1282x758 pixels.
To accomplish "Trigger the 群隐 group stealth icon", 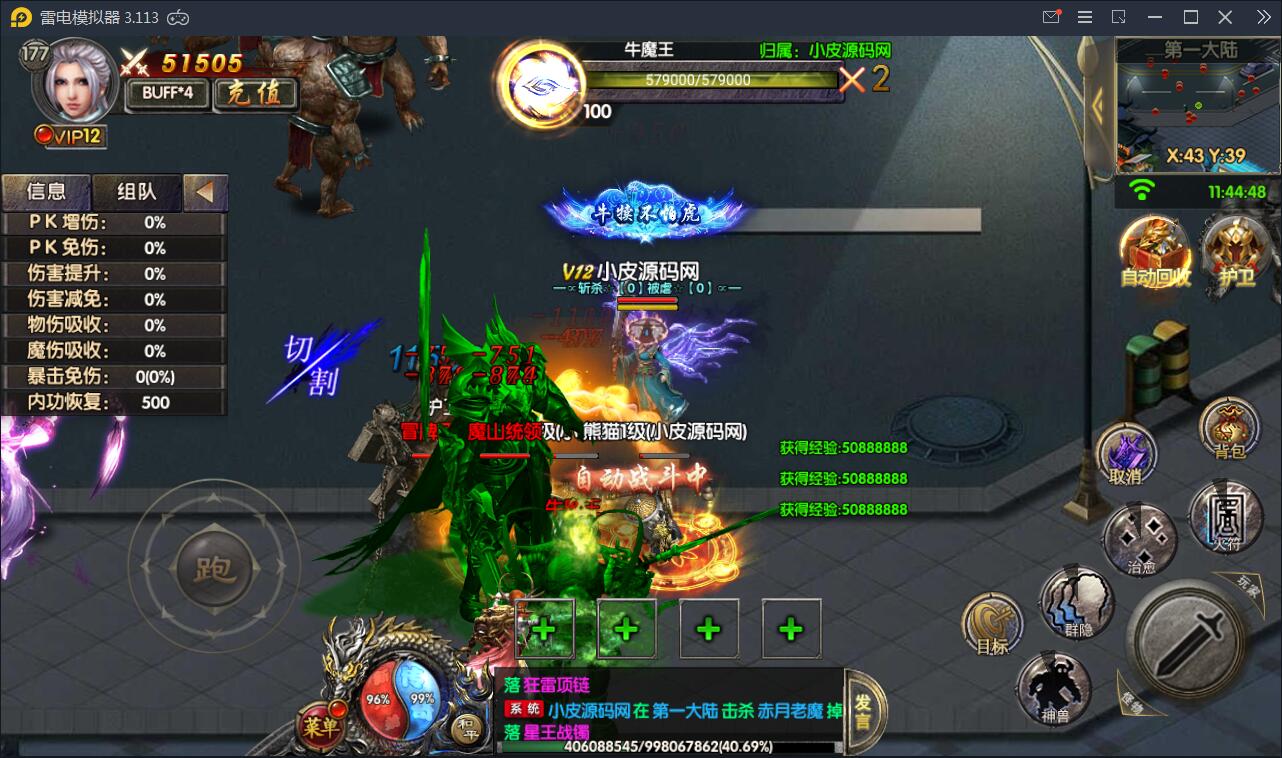I will click(x=1075, y=603).
